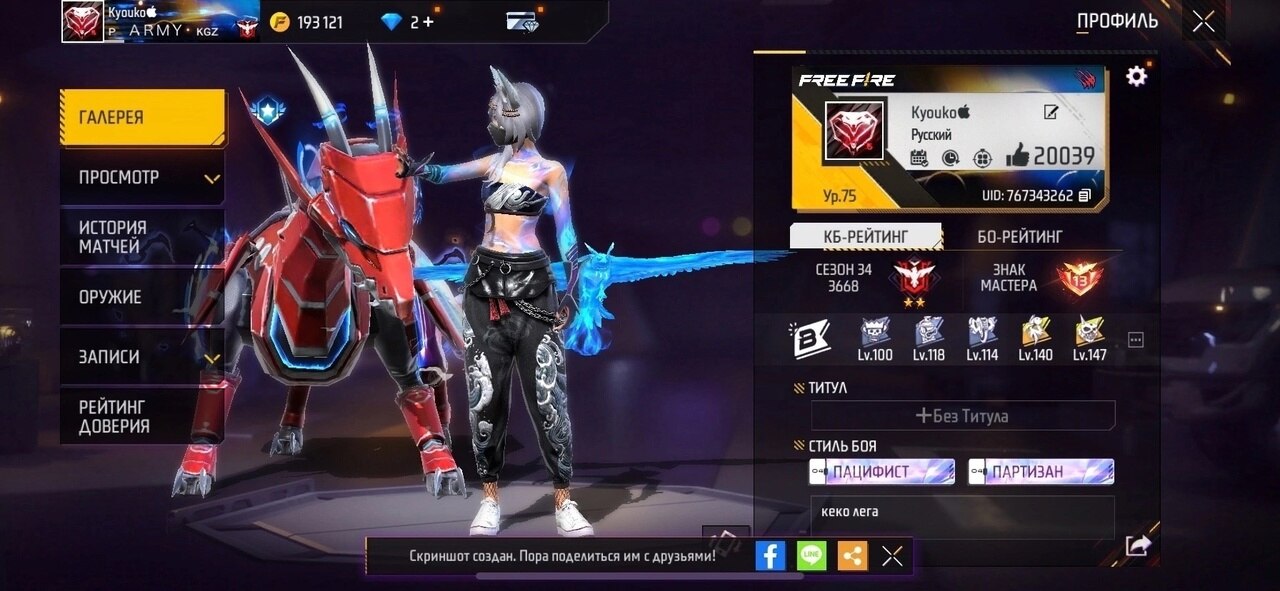Close the profile with the X button

pyautogui.click(x=1203, y=21)
